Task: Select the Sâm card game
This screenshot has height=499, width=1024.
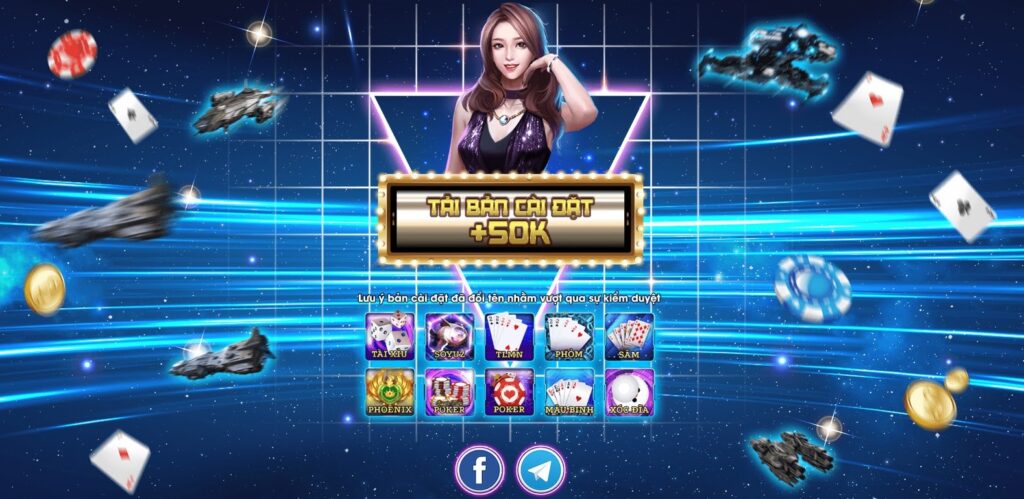Action: point(629,336)
